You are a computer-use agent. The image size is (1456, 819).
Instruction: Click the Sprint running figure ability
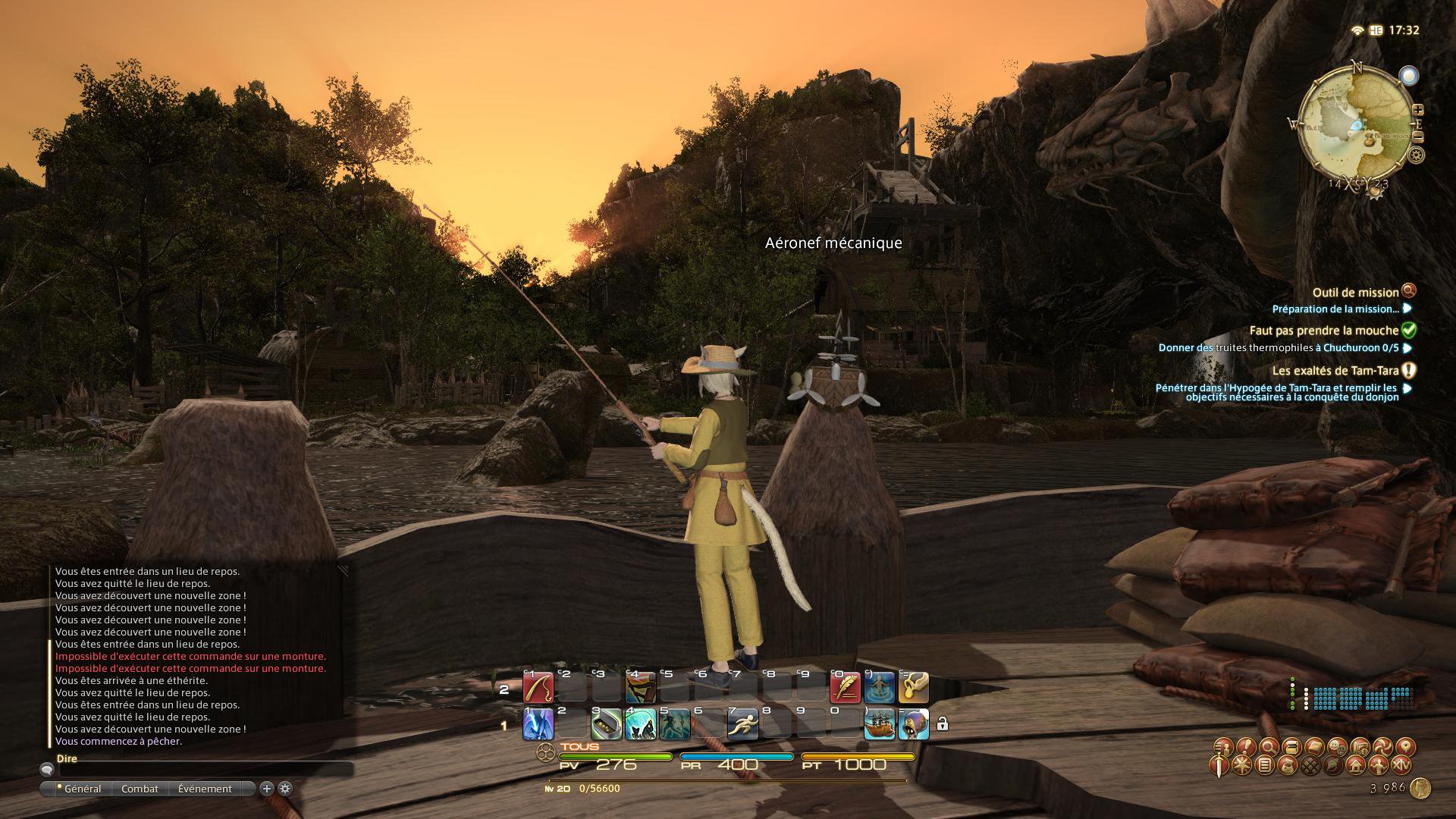pyautogui.click(x=742, y=725)
